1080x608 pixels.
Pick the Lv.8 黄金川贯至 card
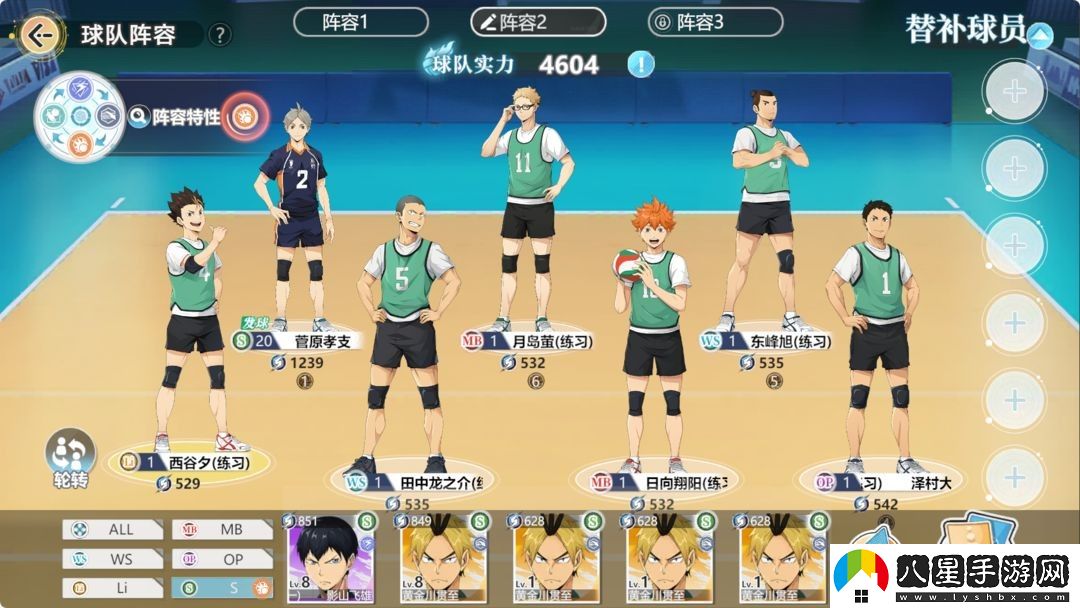[444, 560]
